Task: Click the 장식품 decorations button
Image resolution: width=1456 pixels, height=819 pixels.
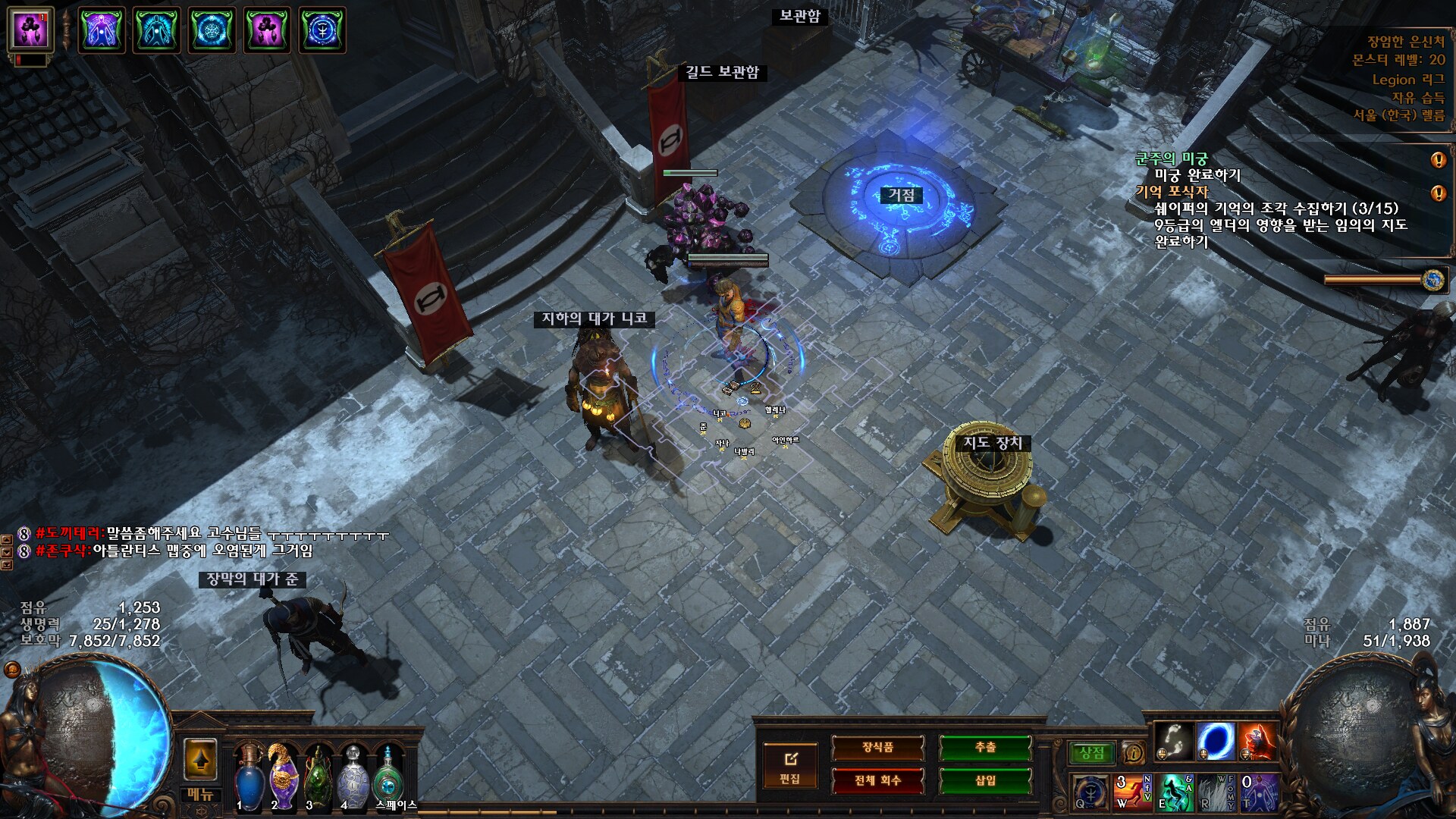Action: (x=877, y=748)
